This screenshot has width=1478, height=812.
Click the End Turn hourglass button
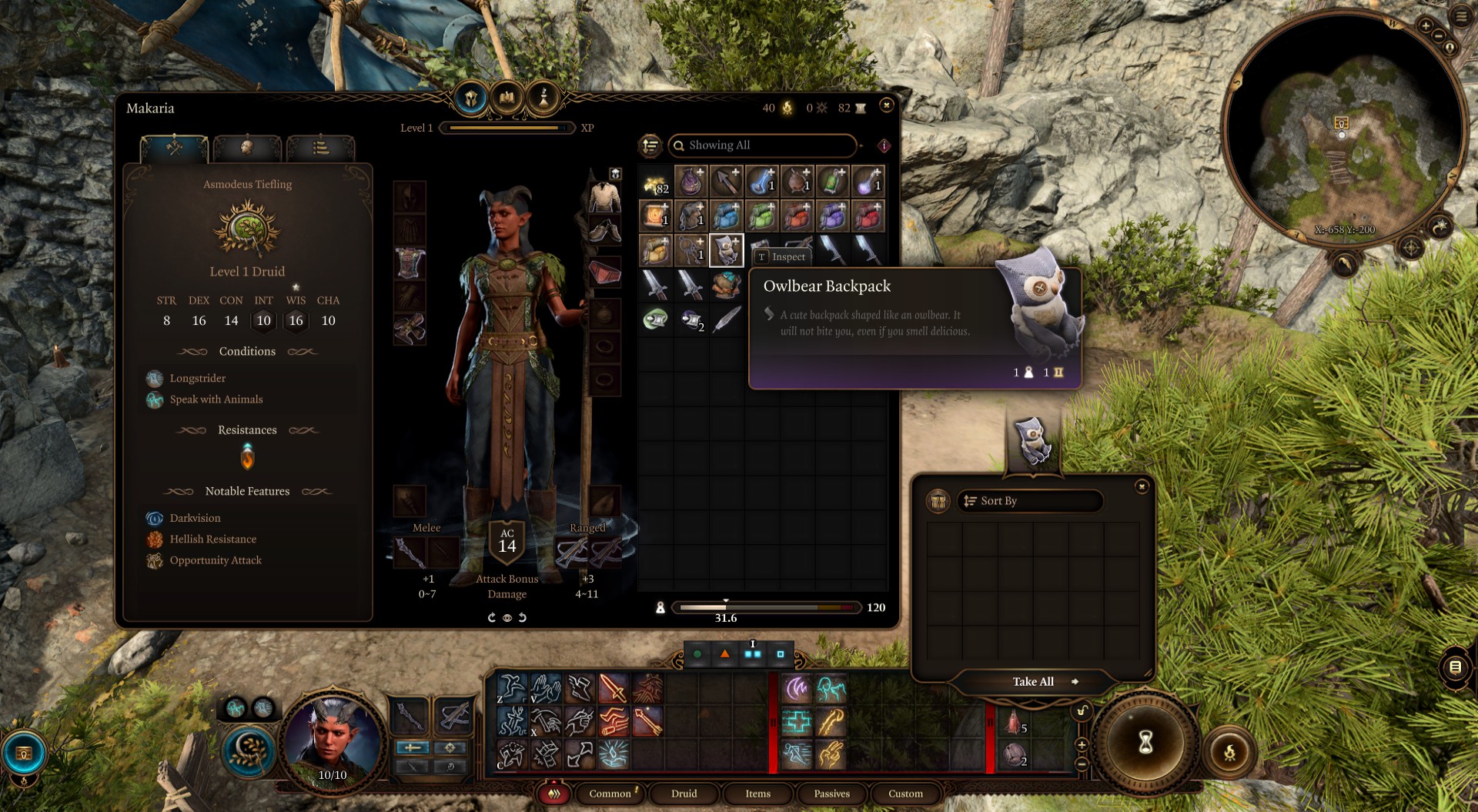[1145, 742]
